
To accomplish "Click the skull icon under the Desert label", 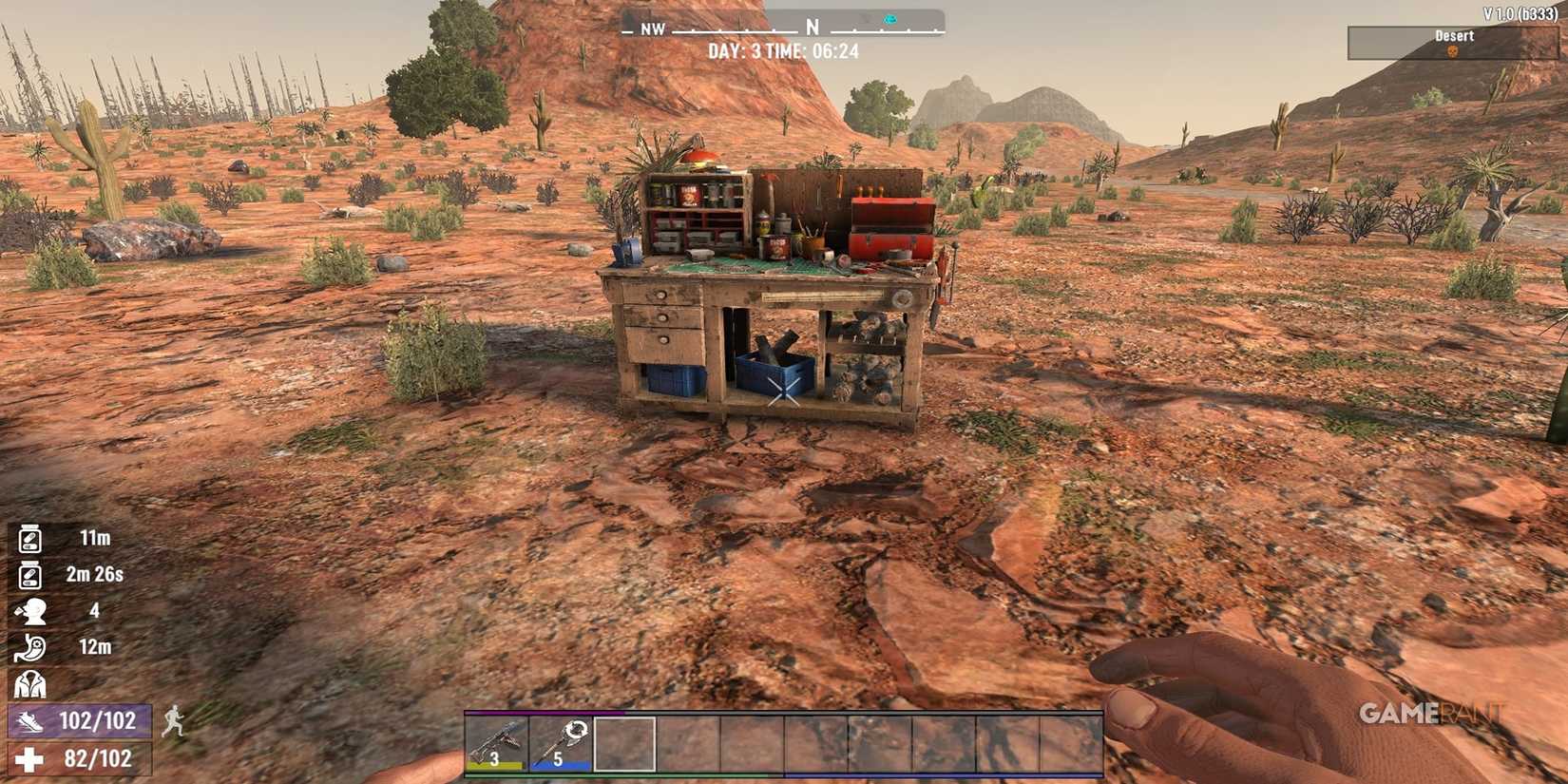I will coord(1453,49).
